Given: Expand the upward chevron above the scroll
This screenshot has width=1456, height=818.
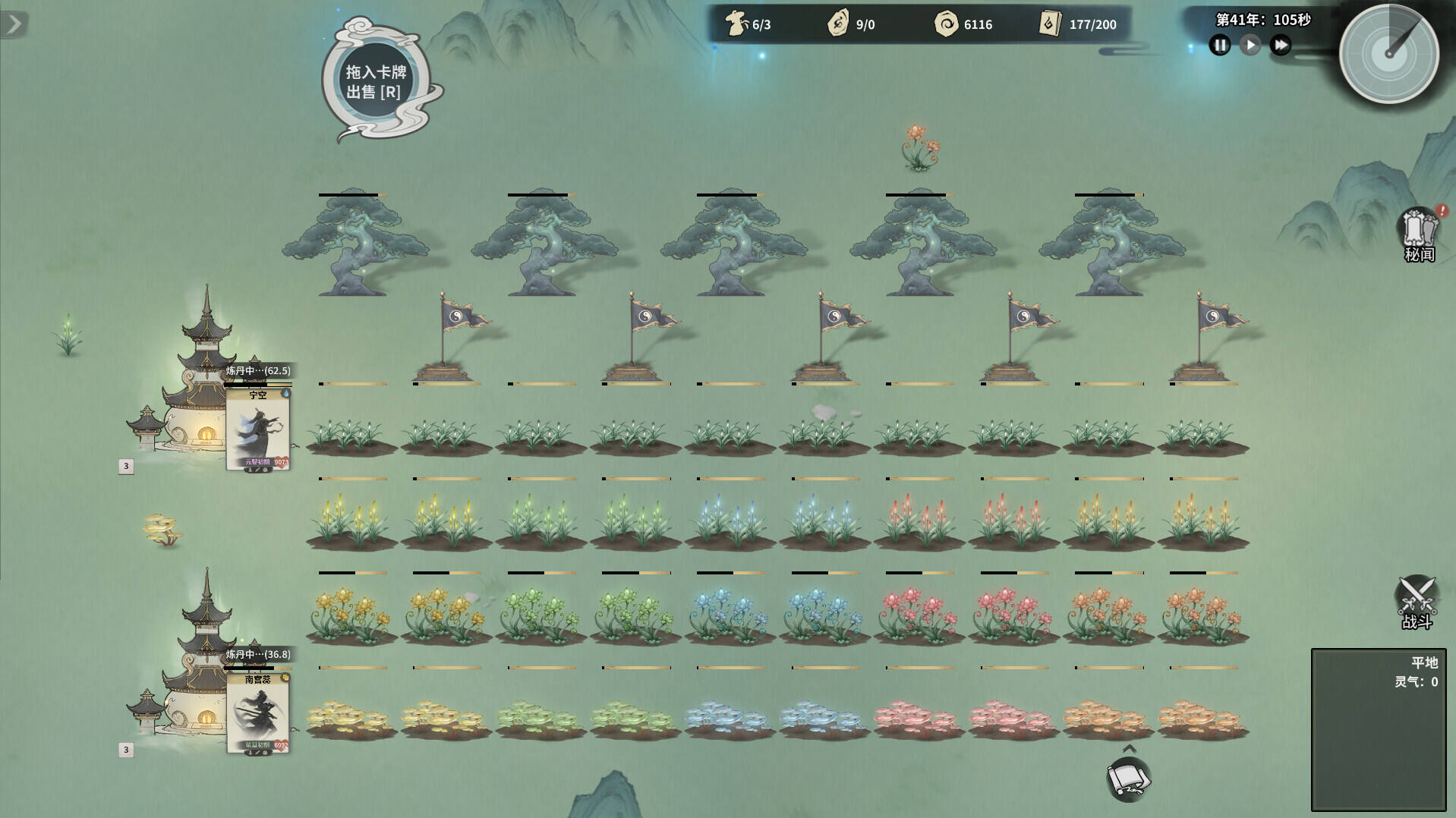Looking at the screenshot, I should point(1129,749).
